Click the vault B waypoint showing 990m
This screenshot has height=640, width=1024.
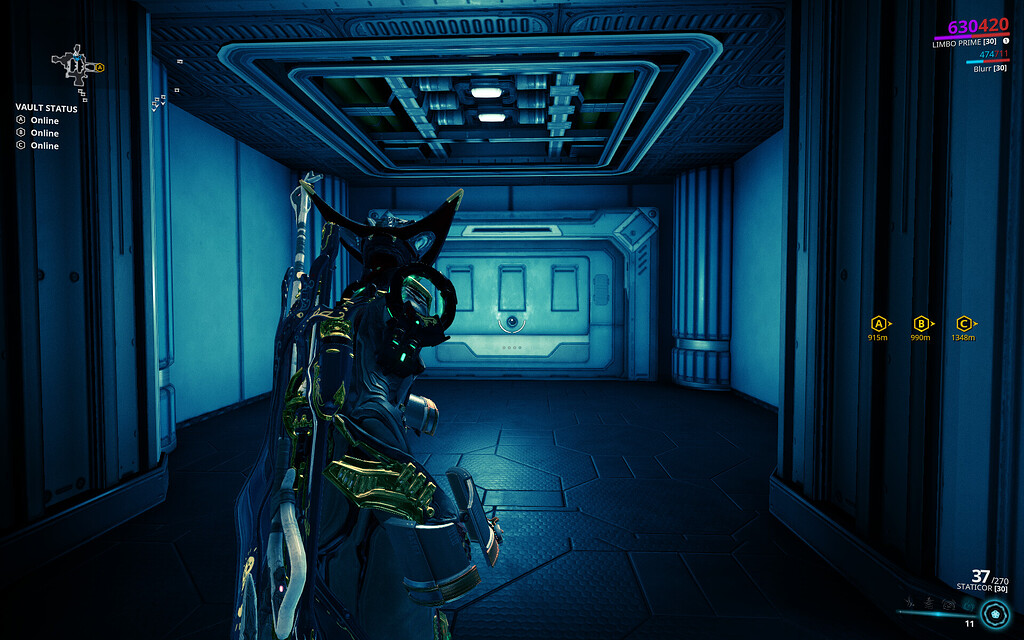(x=921, y=323)
